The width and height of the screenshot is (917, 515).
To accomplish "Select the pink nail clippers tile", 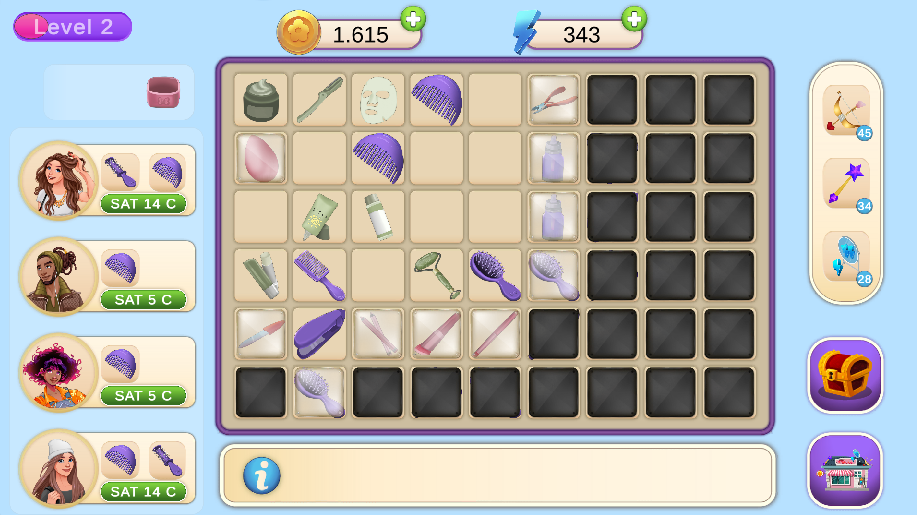I will (554, 100).
